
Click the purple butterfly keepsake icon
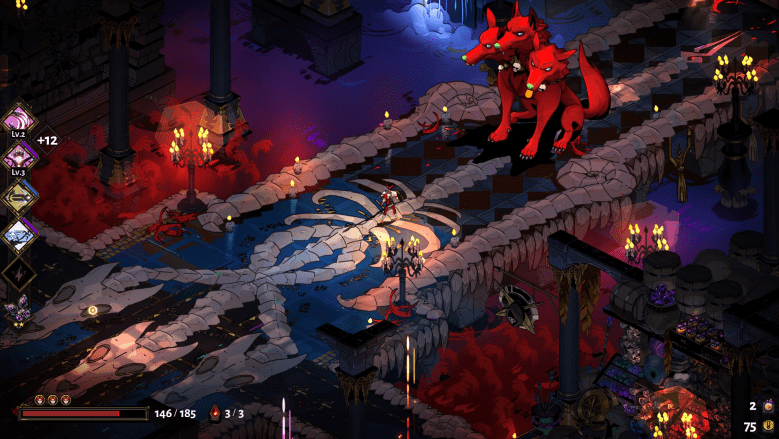18,312
